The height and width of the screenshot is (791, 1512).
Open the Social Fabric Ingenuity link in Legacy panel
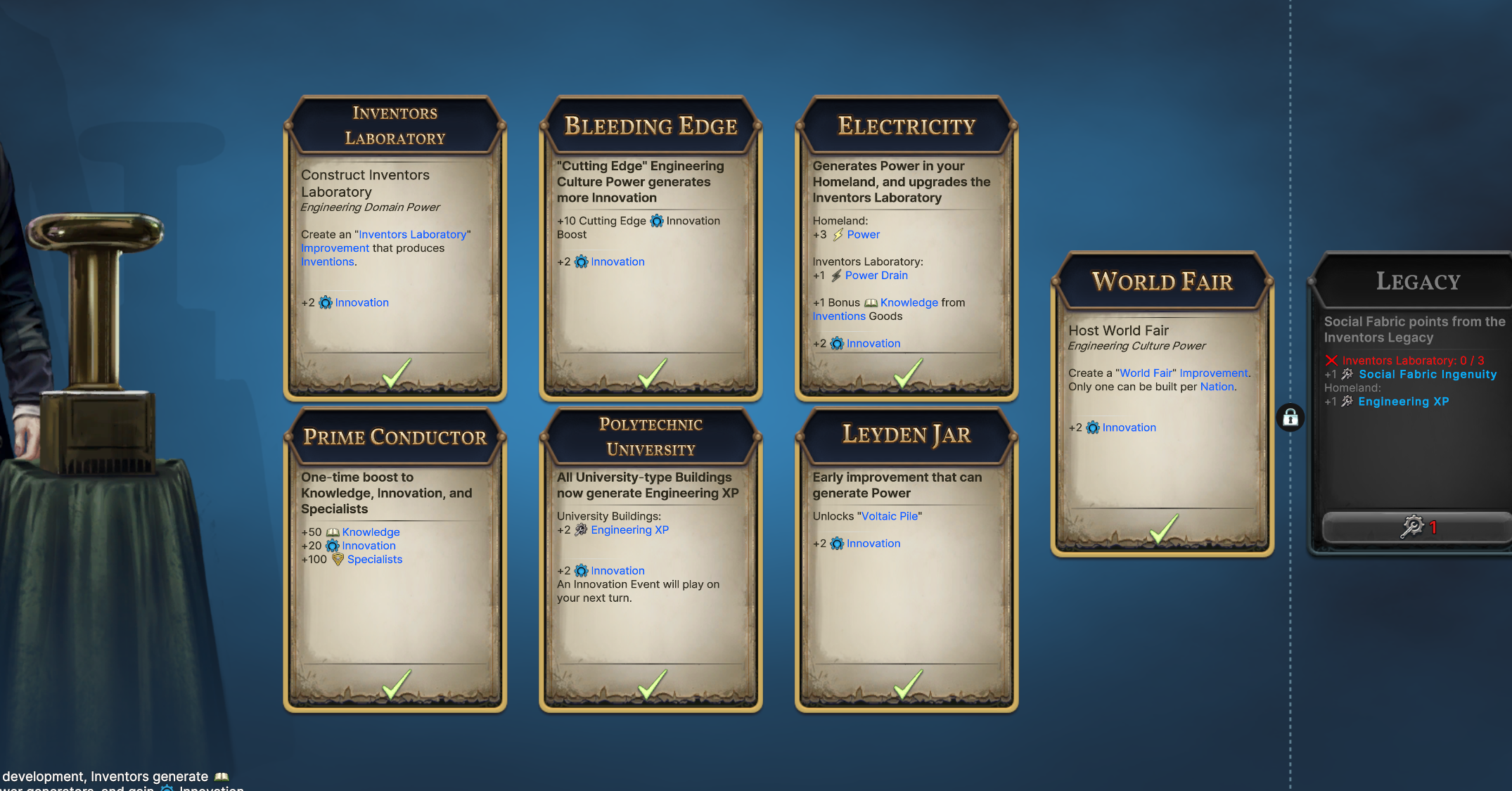point(1428,374)
